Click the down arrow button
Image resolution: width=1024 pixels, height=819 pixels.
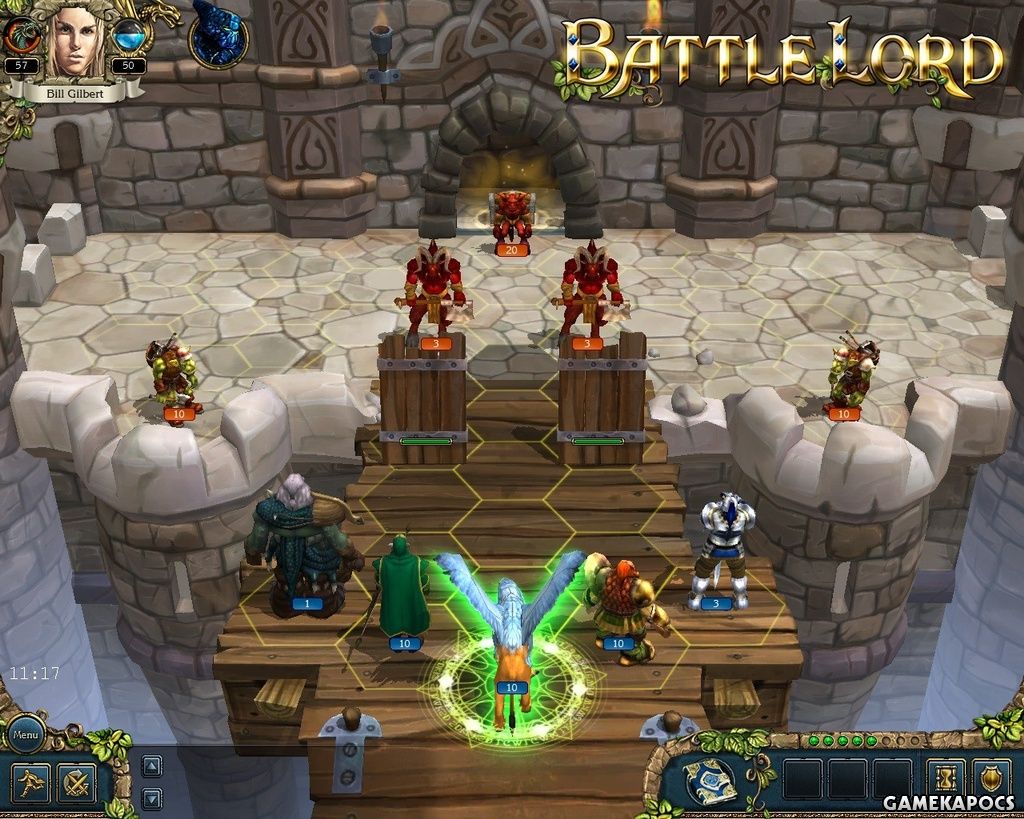151,798
